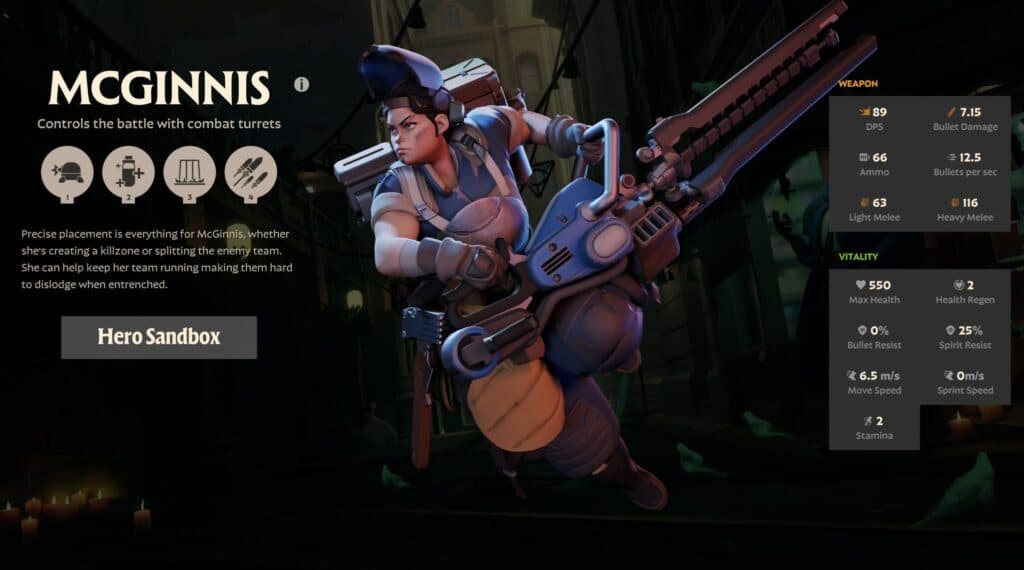
Task: Select the Spectral Wall ability icon
Action: click(189, 172)
